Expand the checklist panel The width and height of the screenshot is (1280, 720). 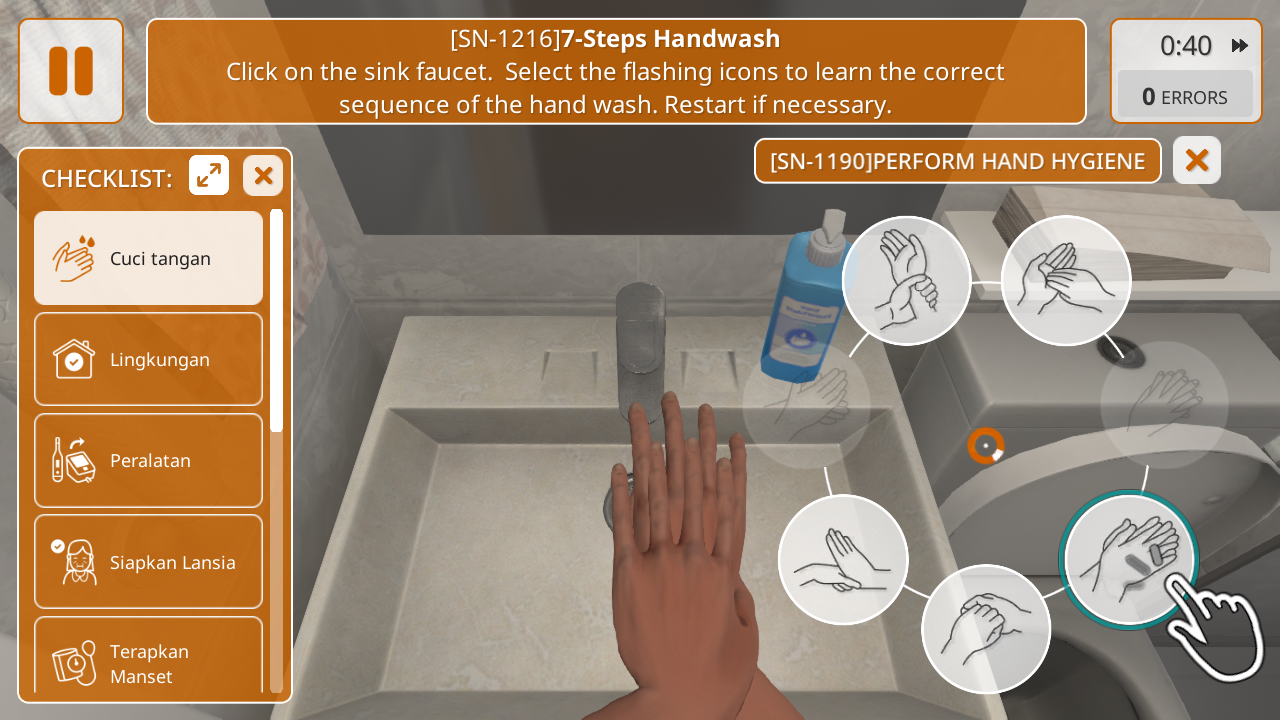[209, 176]
